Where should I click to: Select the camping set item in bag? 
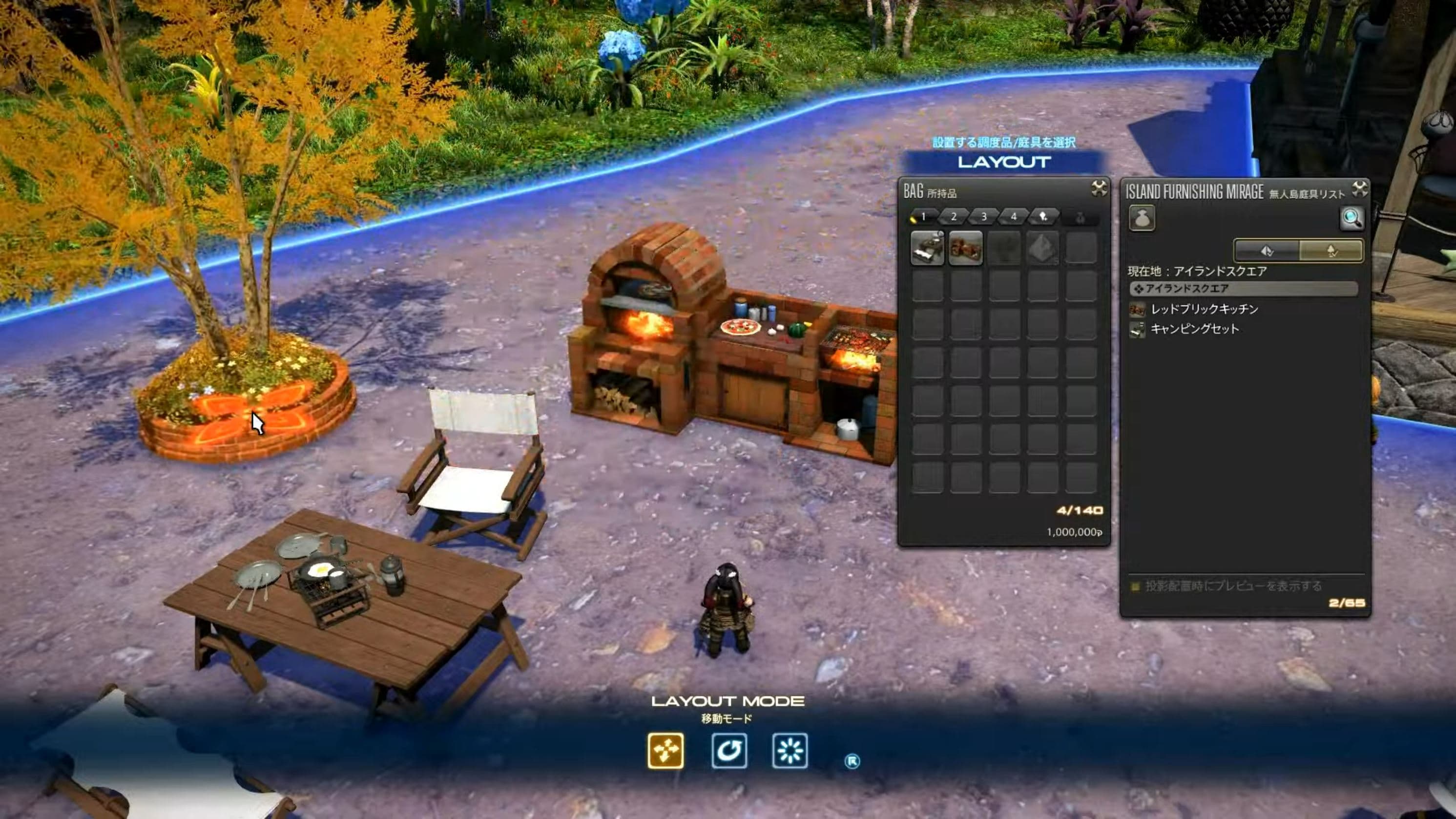928,248
